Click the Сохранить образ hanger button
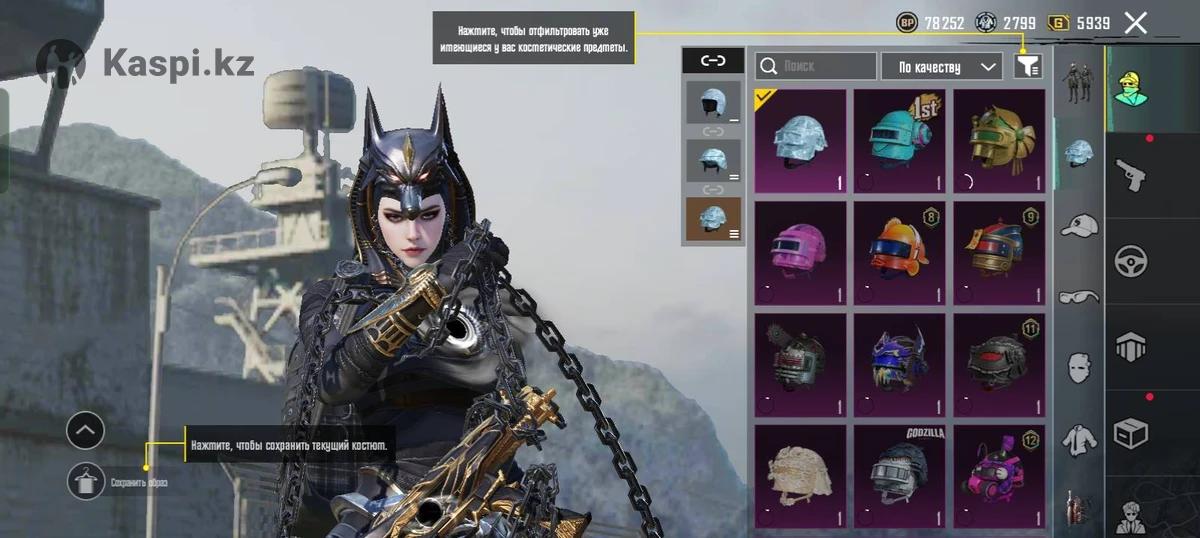1200x538 pixels. tap(85, 482)
